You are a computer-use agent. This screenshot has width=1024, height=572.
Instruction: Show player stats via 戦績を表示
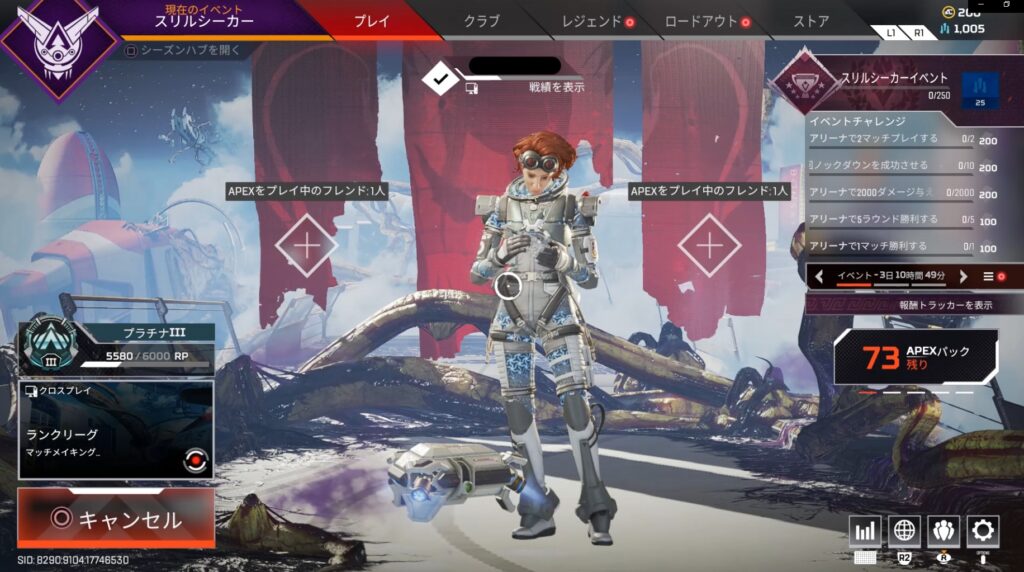(x=556, y=87)
